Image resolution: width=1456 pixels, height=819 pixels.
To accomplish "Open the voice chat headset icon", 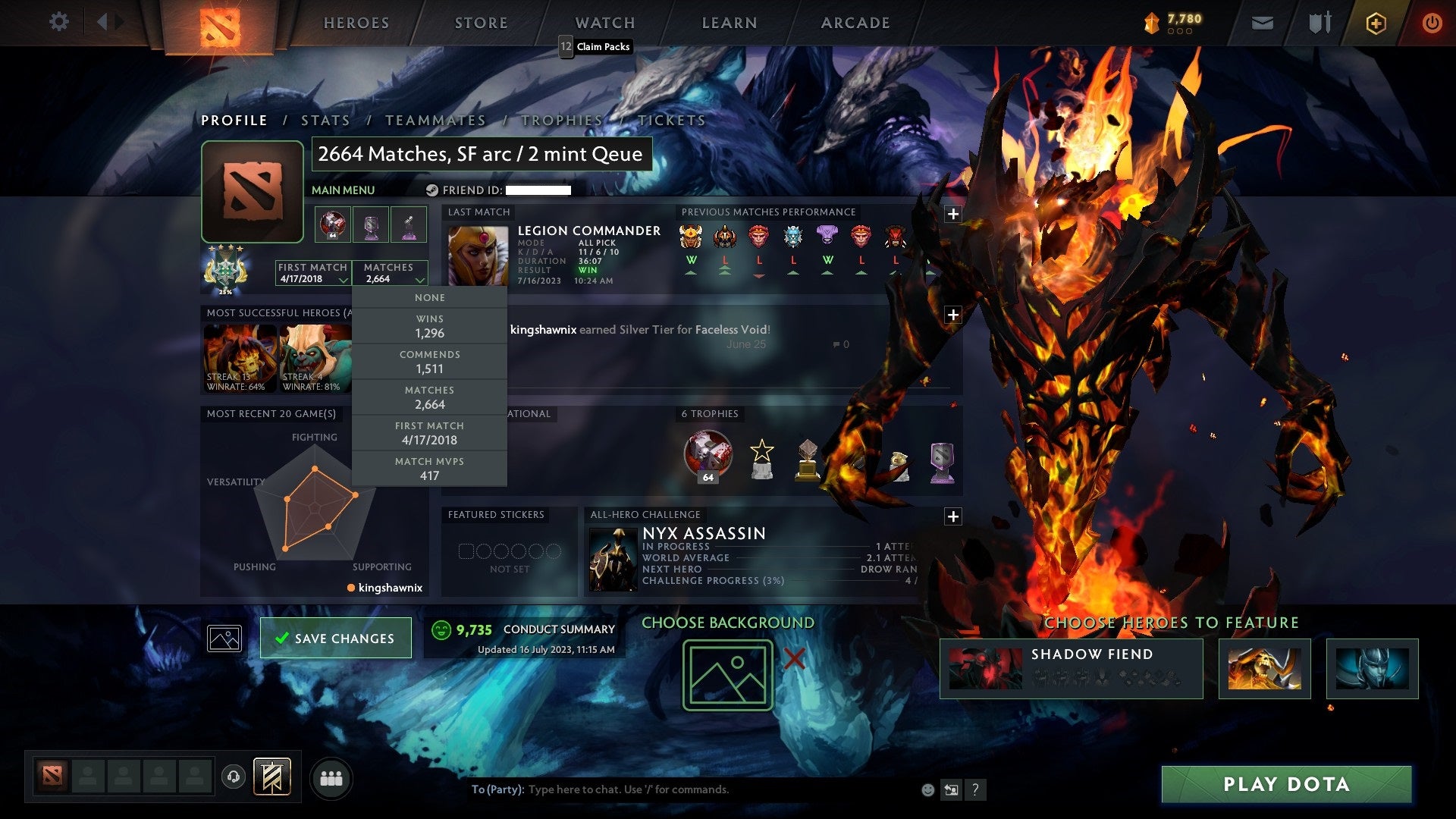I will 233,777.
